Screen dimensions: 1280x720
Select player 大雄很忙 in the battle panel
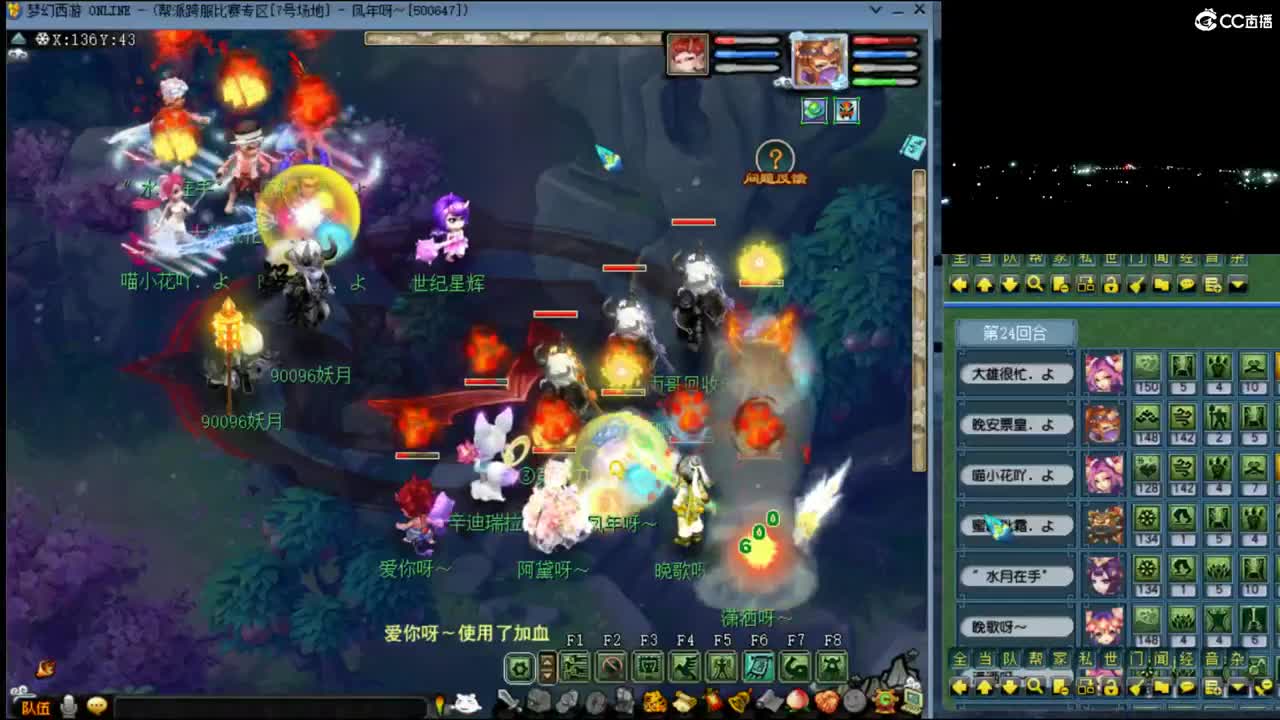[1015, 374]
